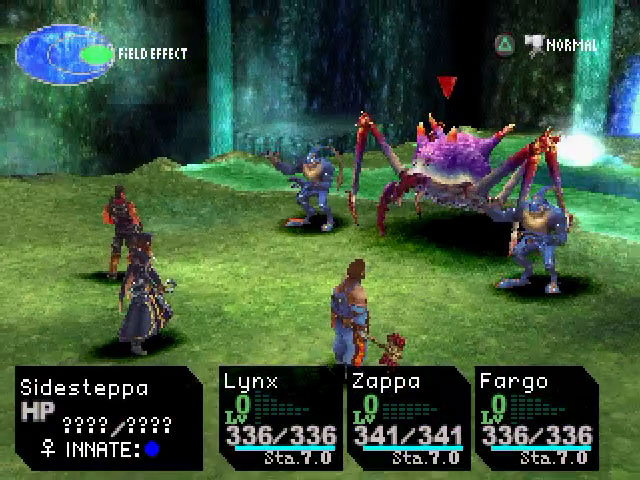Pick Fargo's party status panel
Screen dimensions: 640x480
[x=535, y=417]
